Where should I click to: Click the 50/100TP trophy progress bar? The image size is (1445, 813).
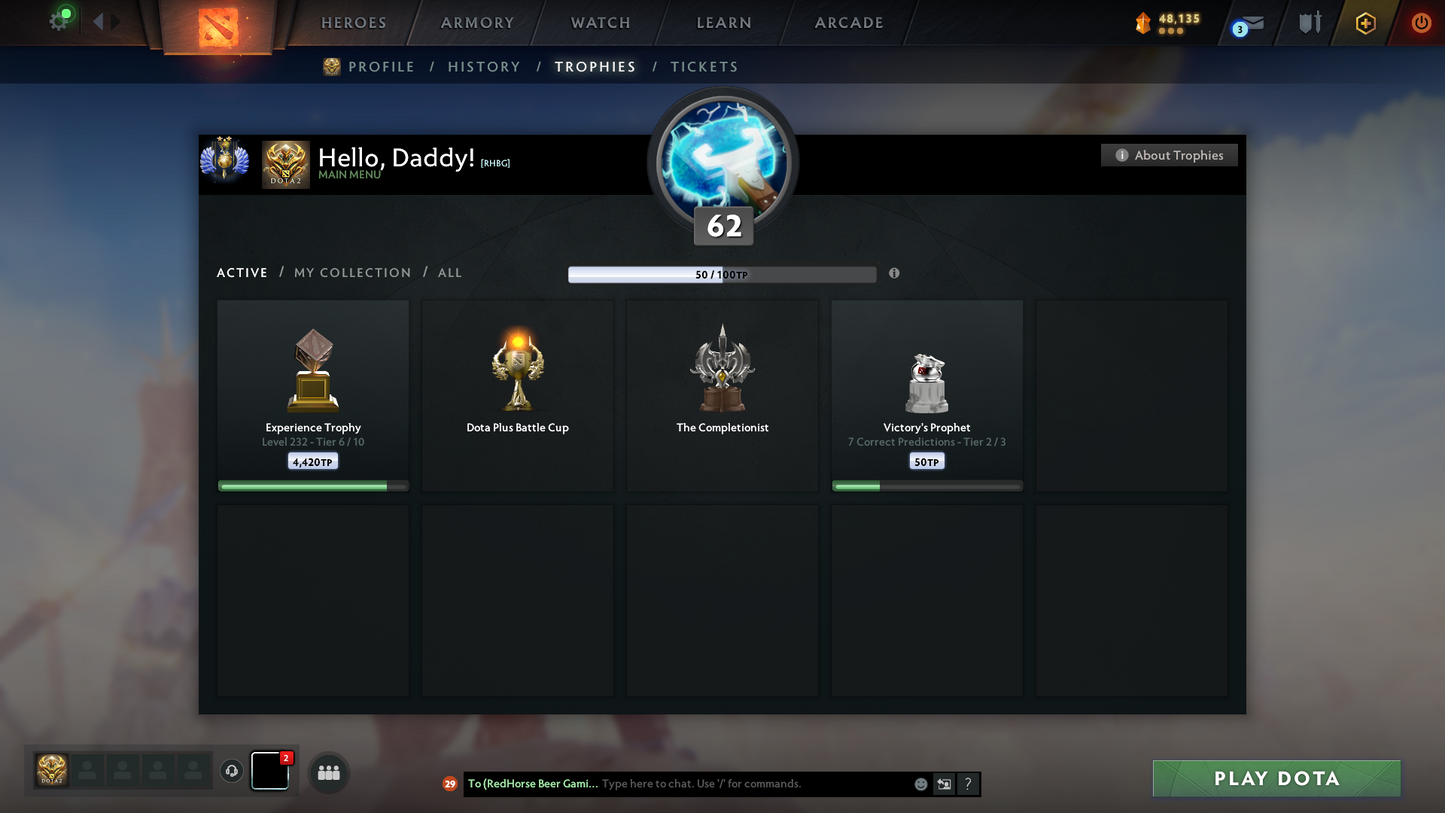click(722, 273)
